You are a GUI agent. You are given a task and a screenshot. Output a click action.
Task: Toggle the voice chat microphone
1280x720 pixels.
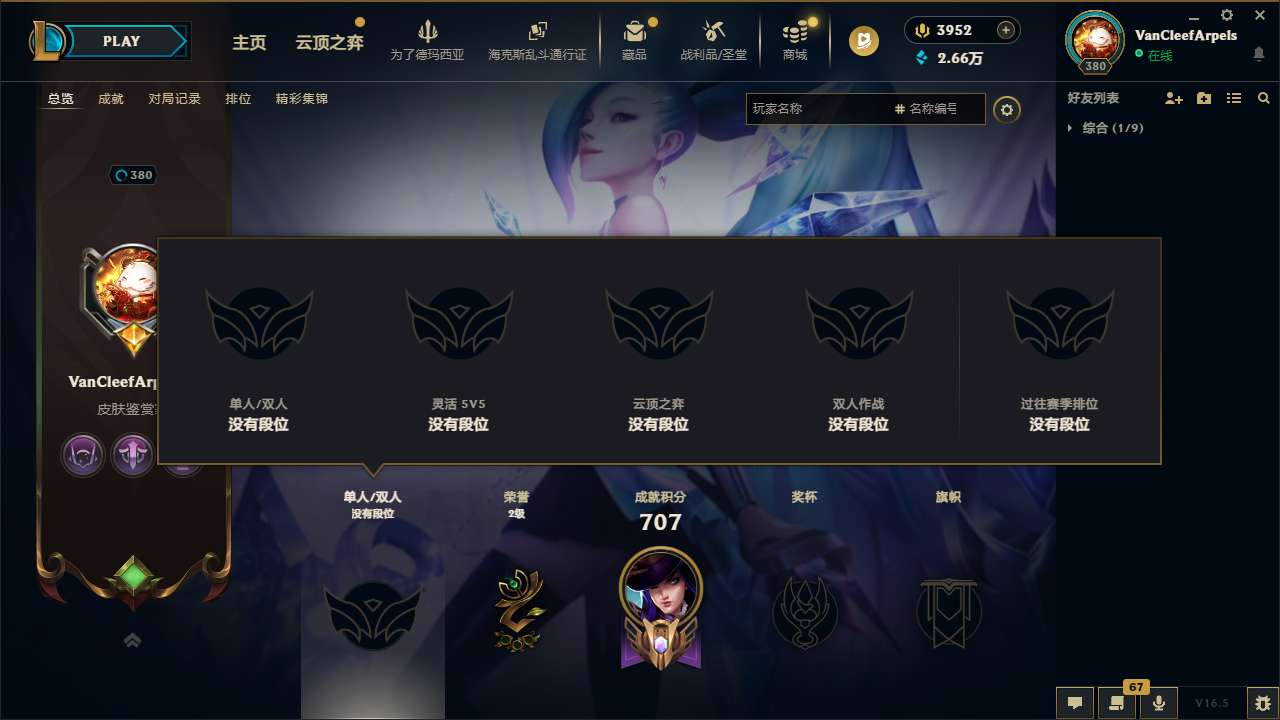point(1158,703)
